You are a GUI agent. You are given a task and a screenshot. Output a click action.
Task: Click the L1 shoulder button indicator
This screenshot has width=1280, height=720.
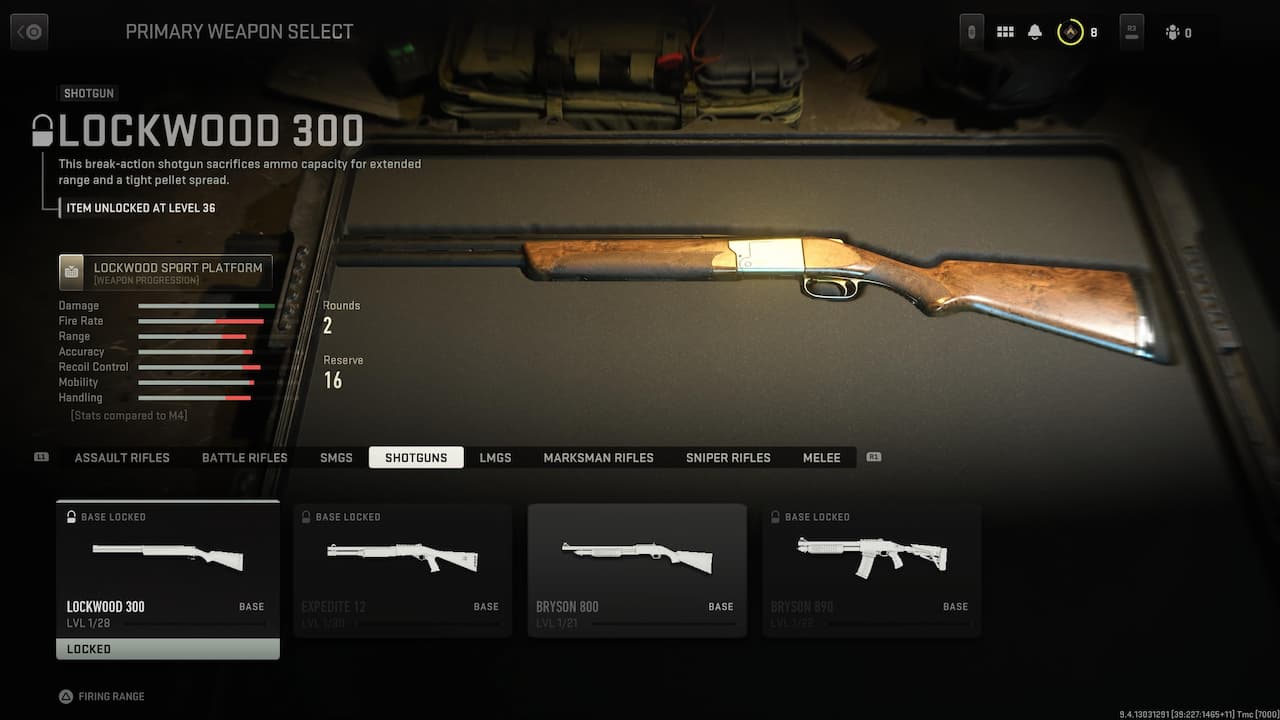(40, 455)
